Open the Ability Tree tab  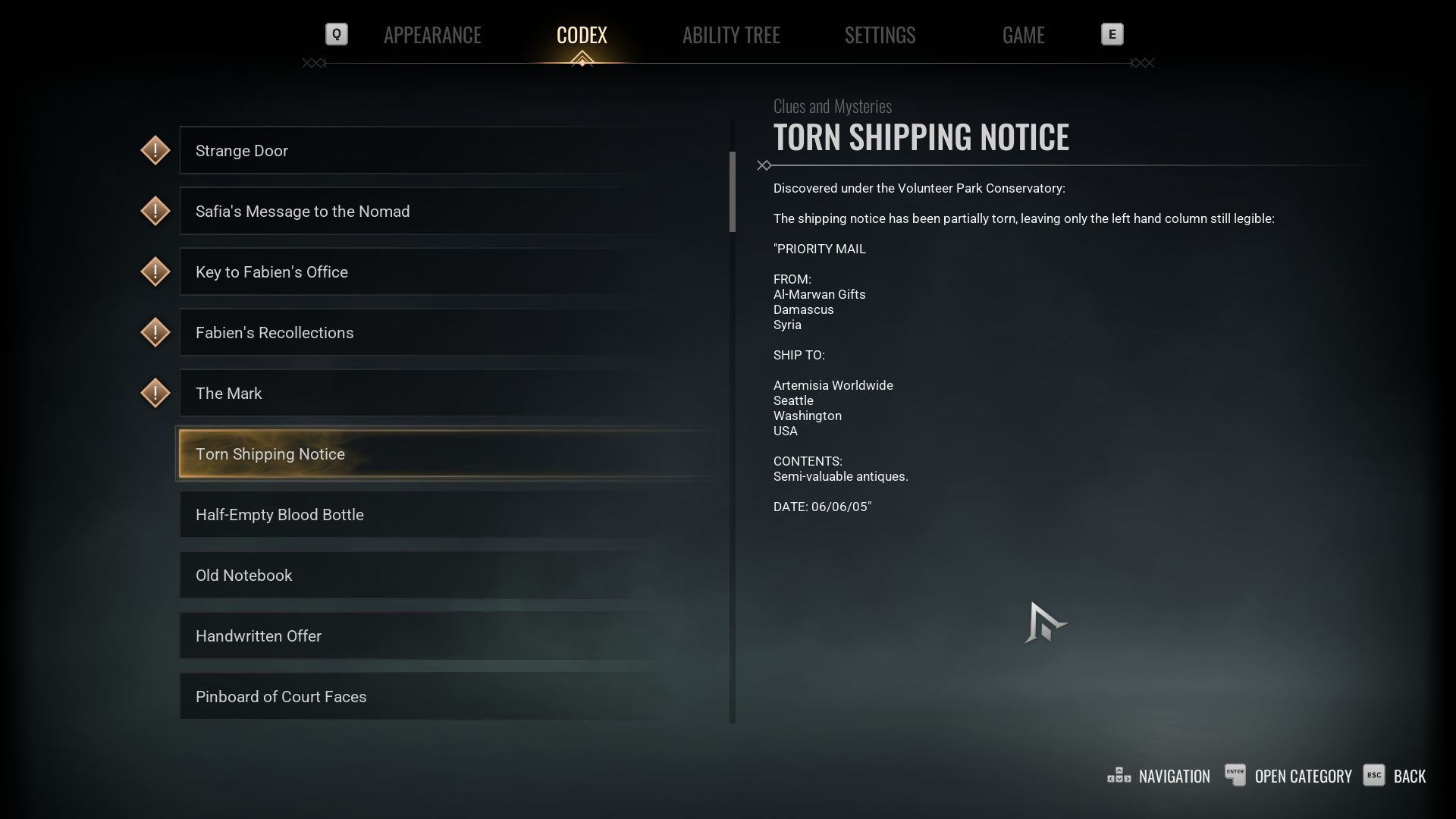click(x=731, y=35)
